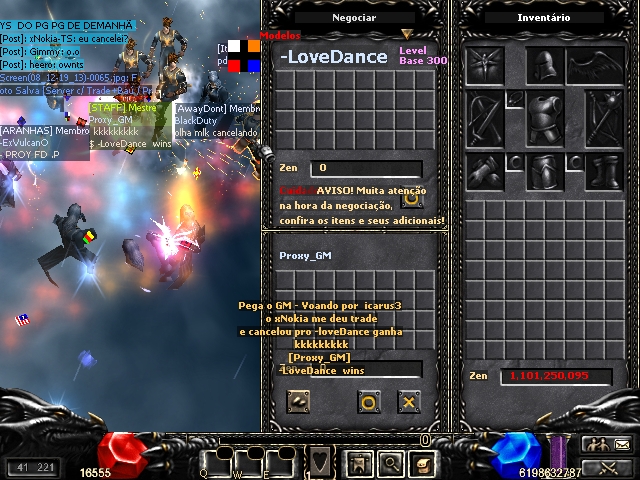Select the pendant necklace slot
This screenshot has width=640, height=480.
tap(516, 98)
